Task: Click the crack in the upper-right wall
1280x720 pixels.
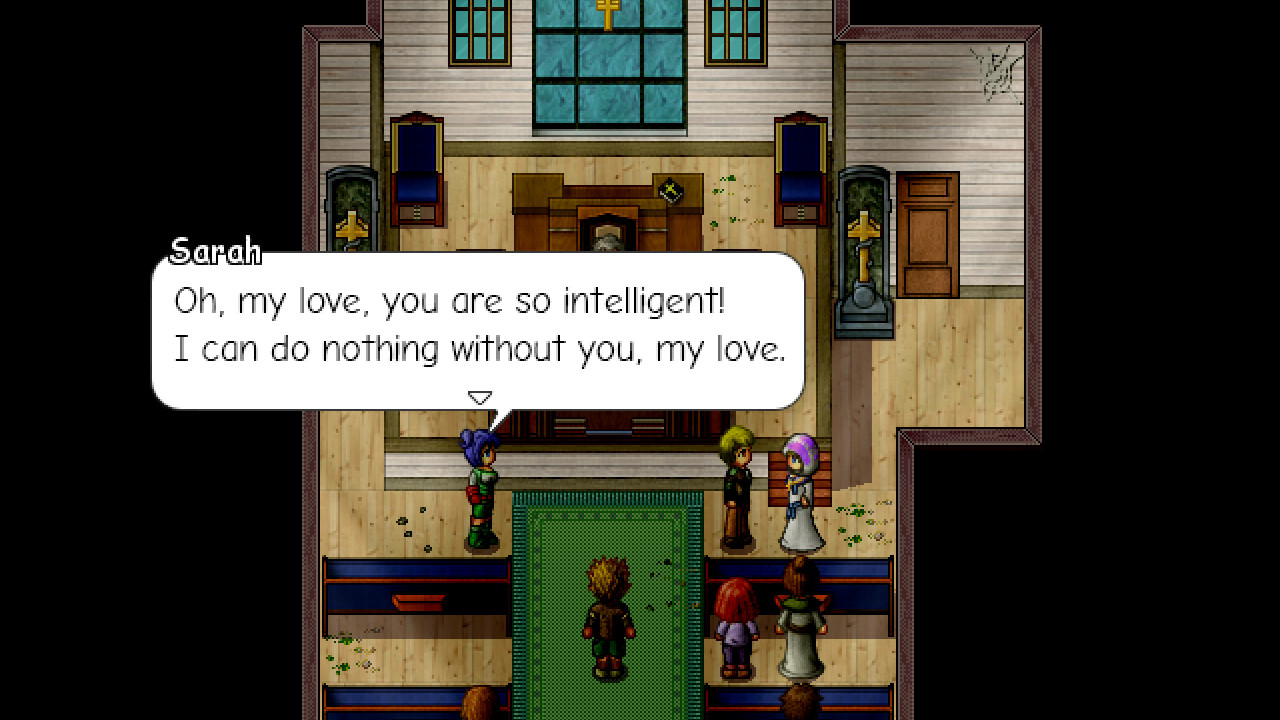Action: click(995, 70)
